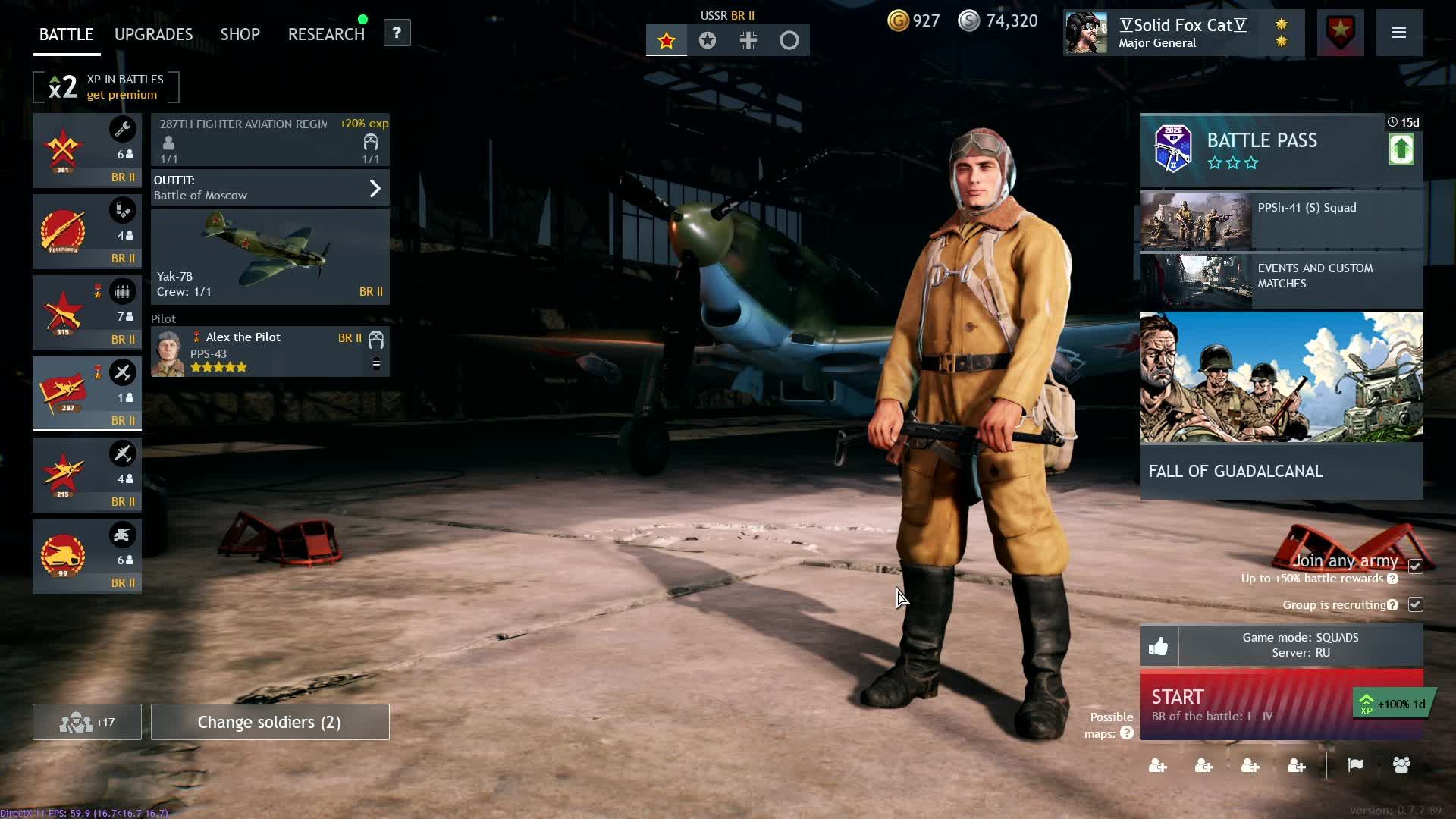Select the tank squad numbered 99

[86, 556]
